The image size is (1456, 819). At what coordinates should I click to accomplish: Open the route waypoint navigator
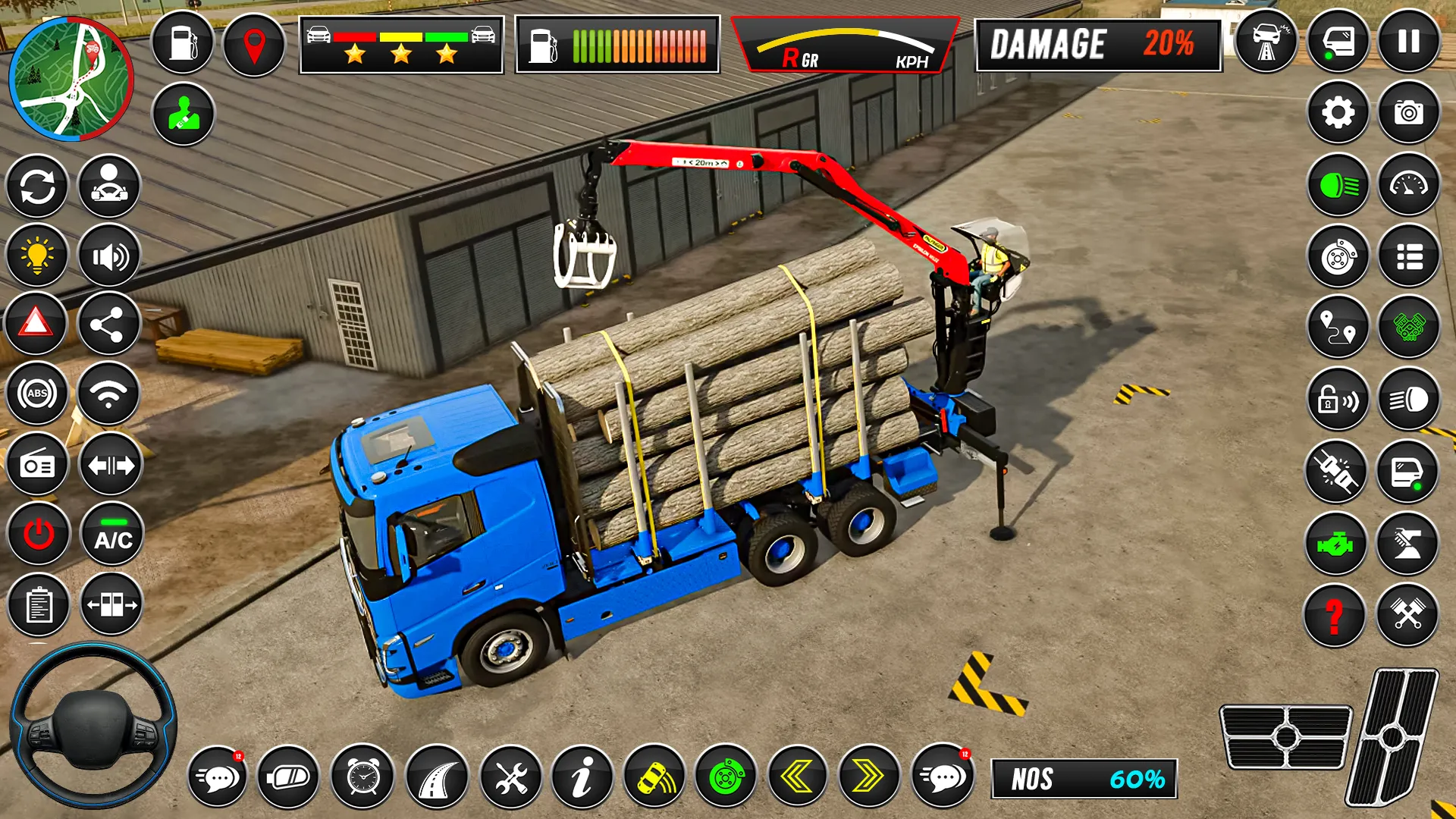point(1337,328)
